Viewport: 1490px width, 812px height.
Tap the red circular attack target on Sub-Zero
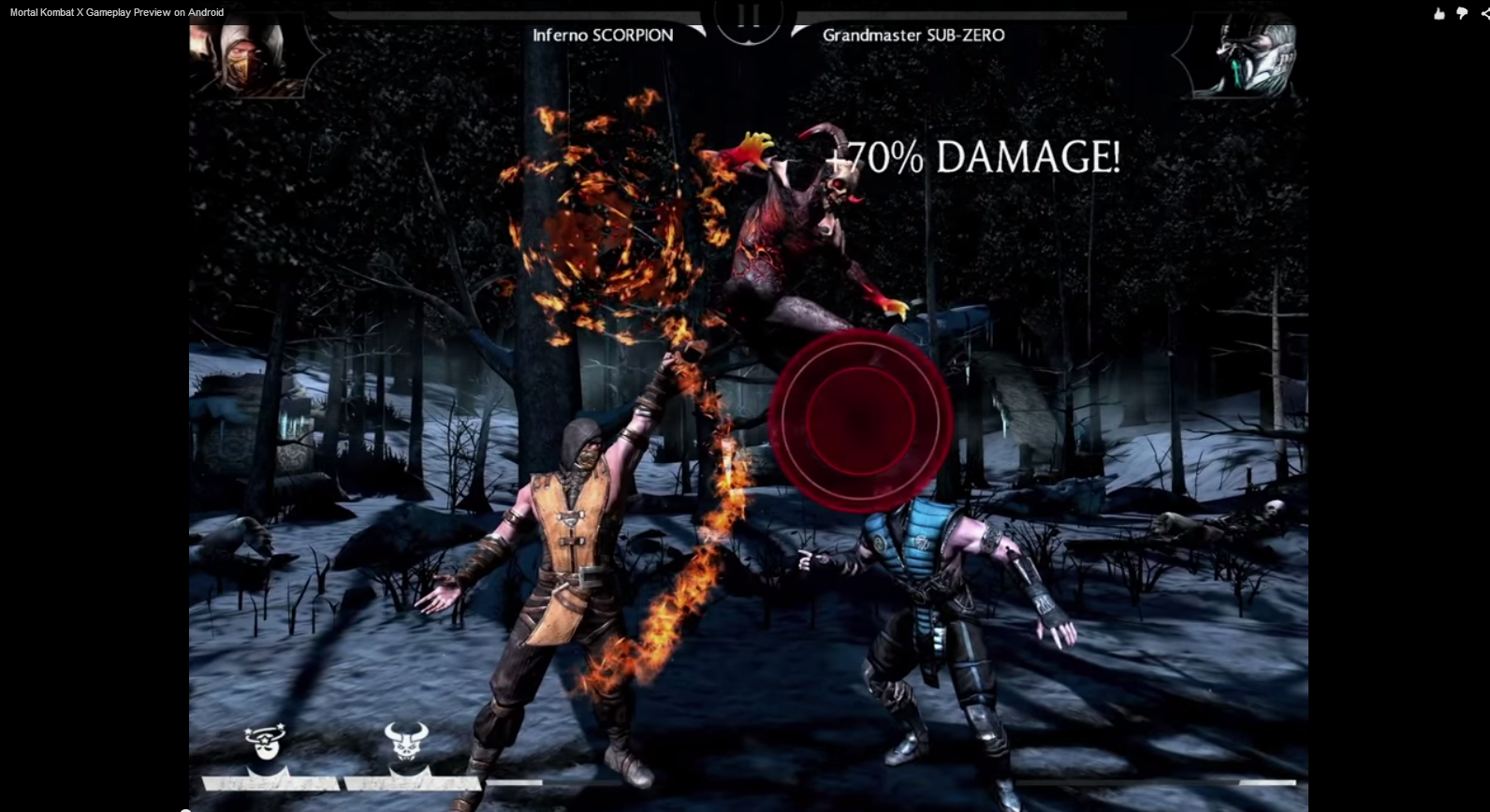point(860,418)
